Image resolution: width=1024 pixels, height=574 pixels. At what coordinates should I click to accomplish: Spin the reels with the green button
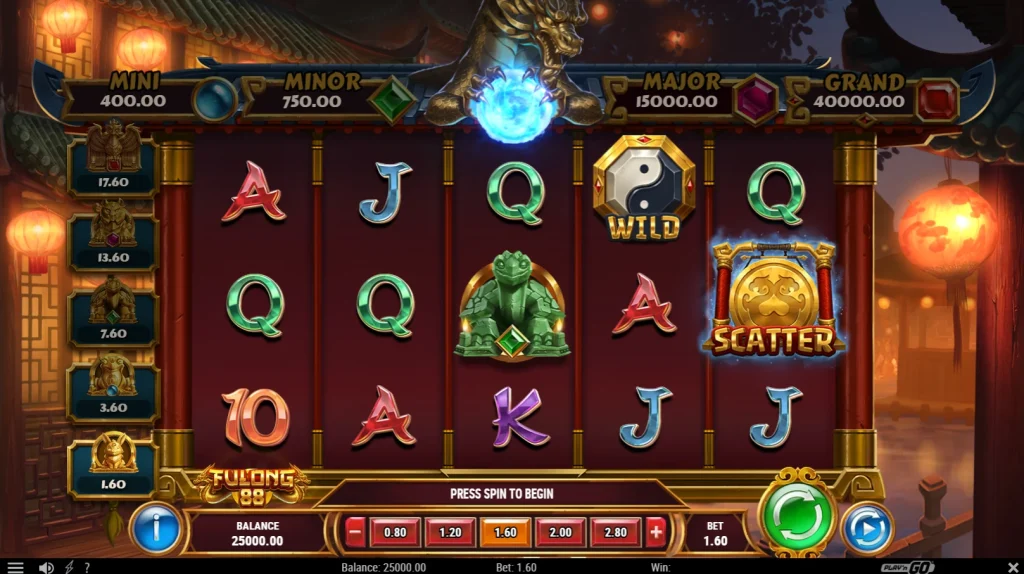(797, 516)
